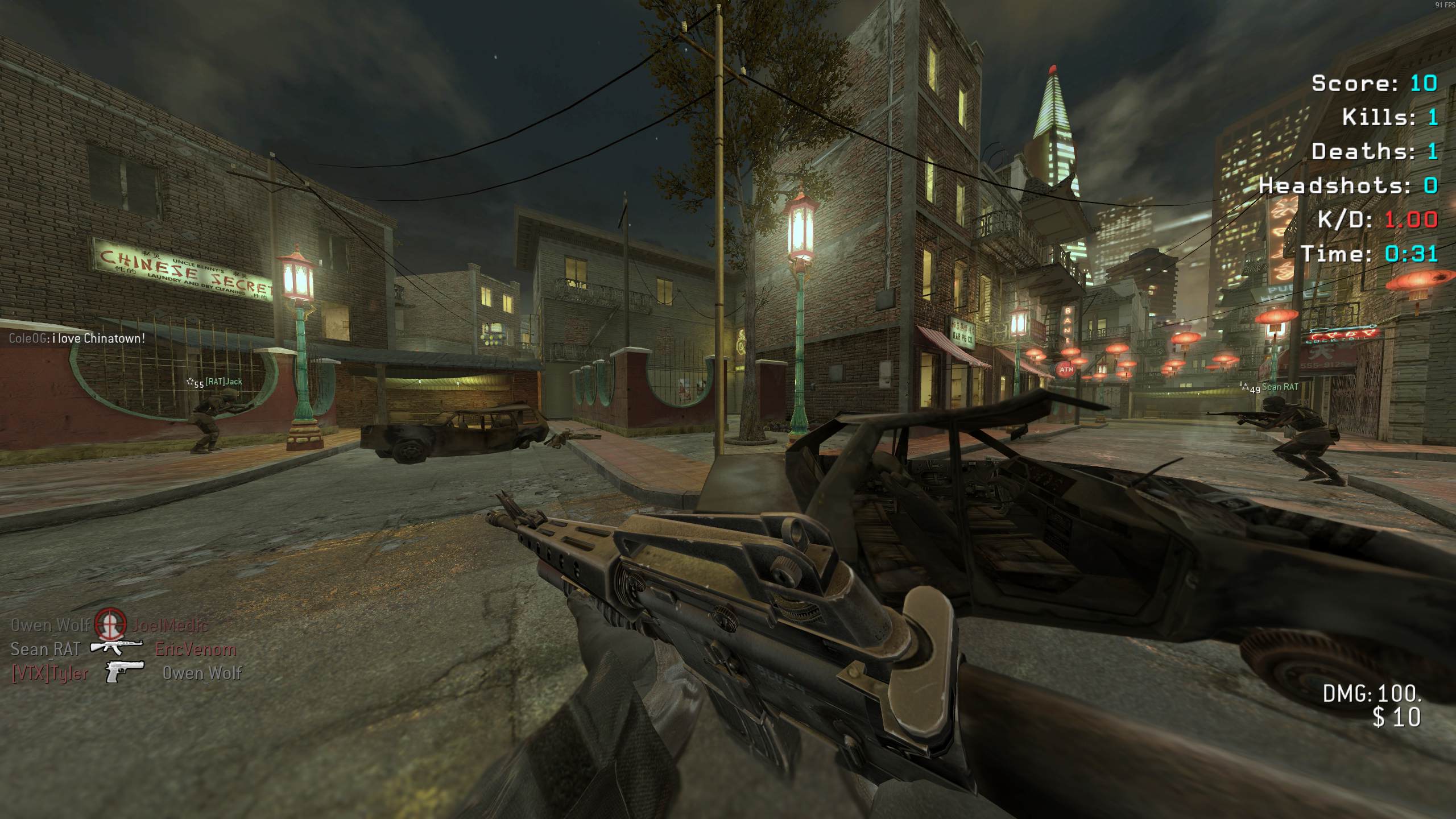1456x819 pixels.
Task: Click ColeOG's chat message
Action: point(77,338)
